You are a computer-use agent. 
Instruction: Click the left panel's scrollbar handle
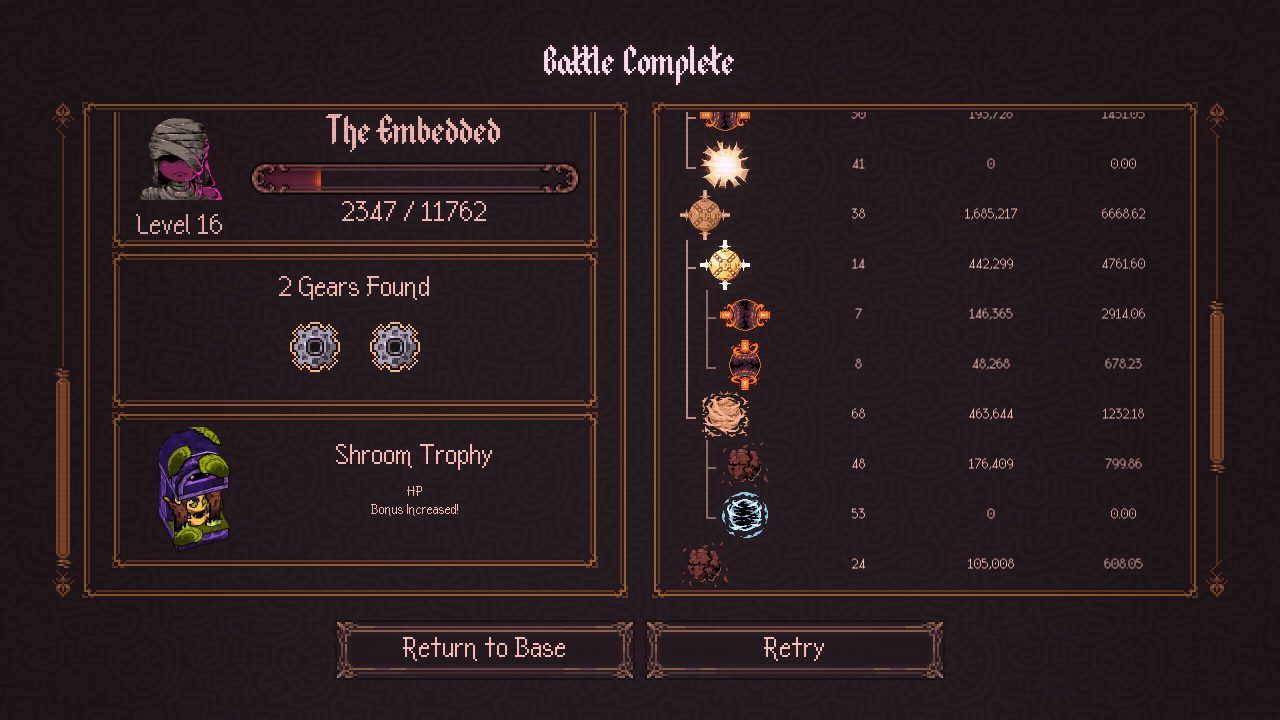point(63,465)
